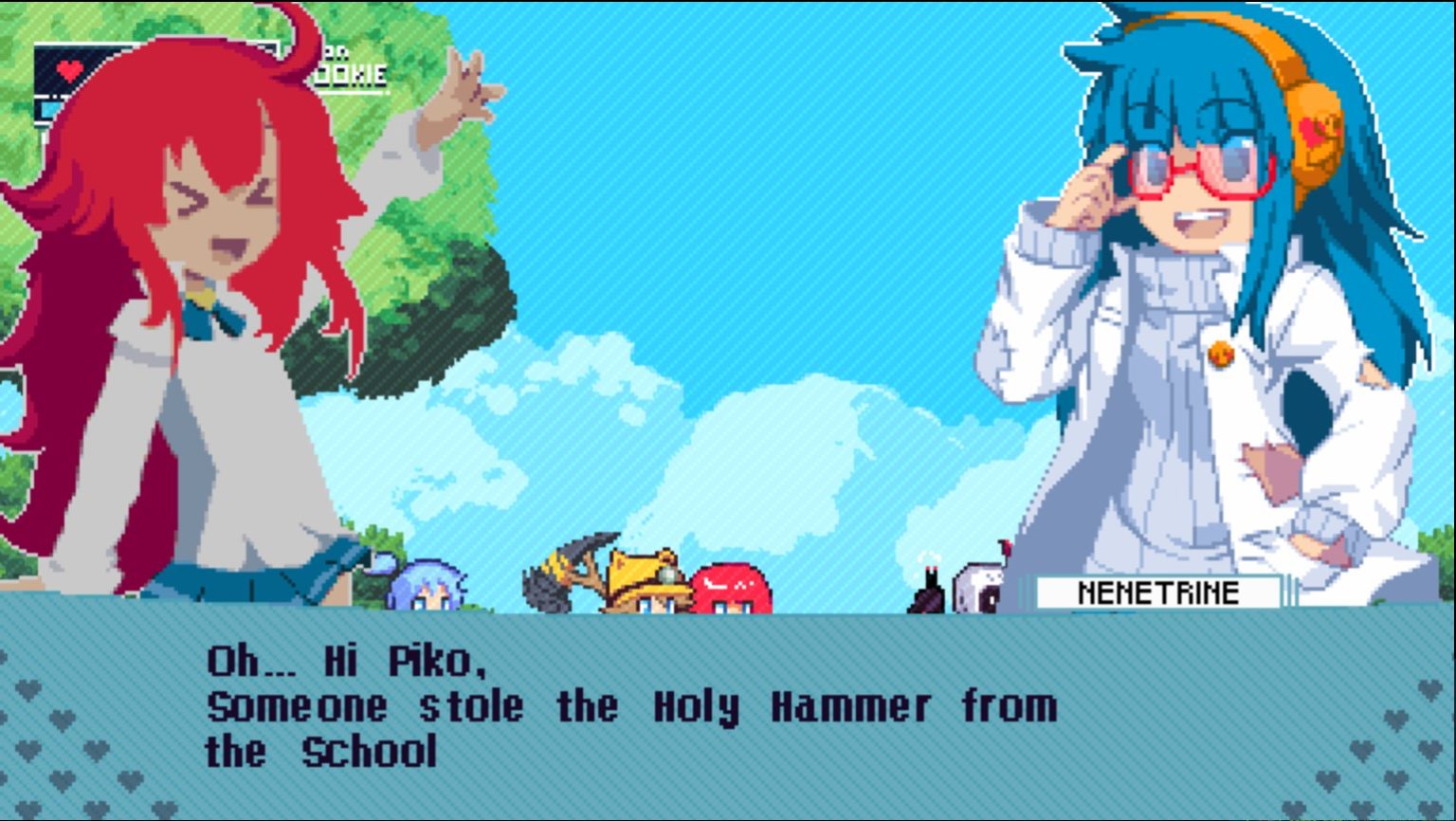Click the red slime creature sprite
The image size is (1456, 821).
pos(733,588)
